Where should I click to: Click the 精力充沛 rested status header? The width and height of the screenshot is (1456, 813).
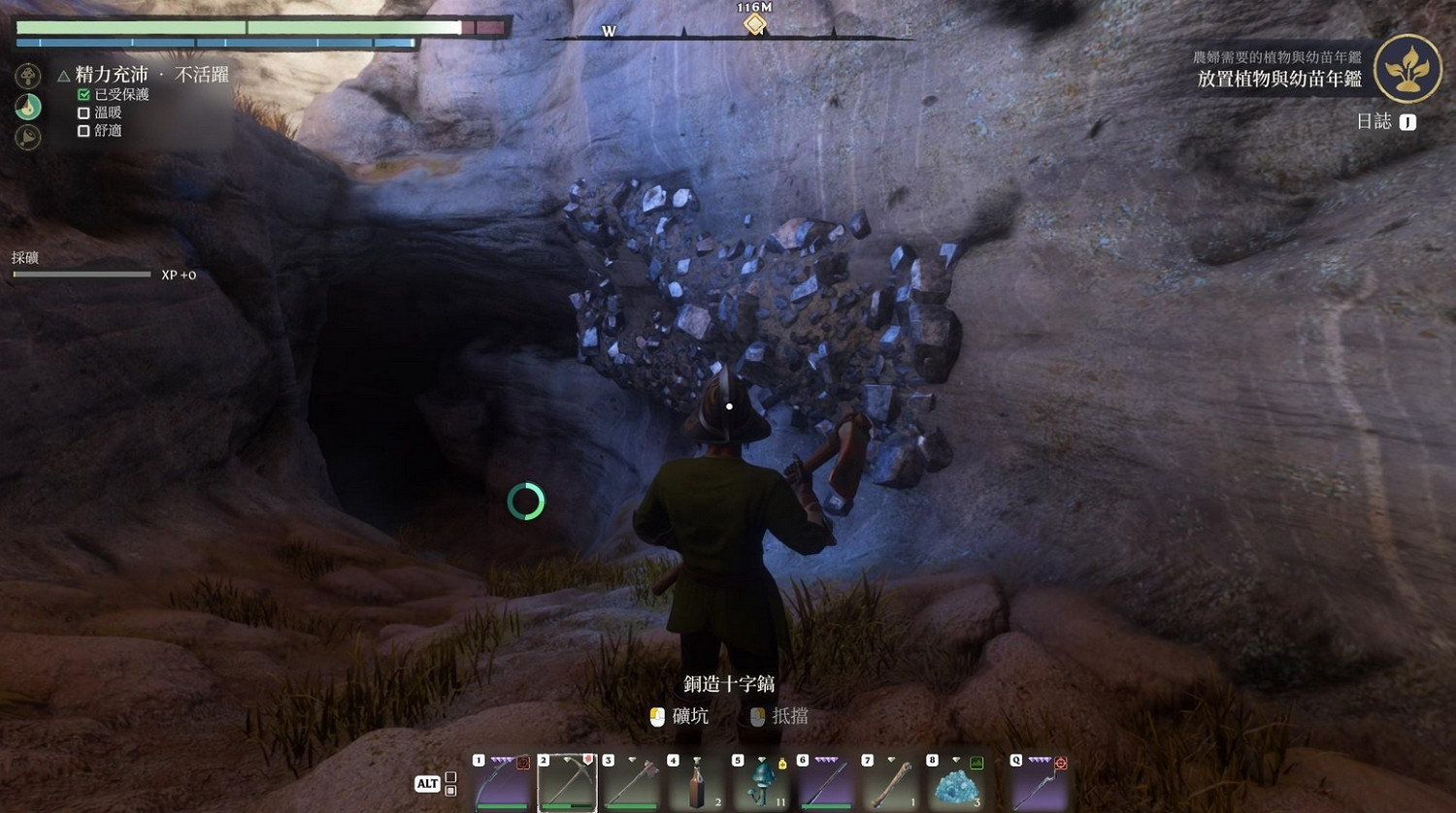tap(112, 75)
